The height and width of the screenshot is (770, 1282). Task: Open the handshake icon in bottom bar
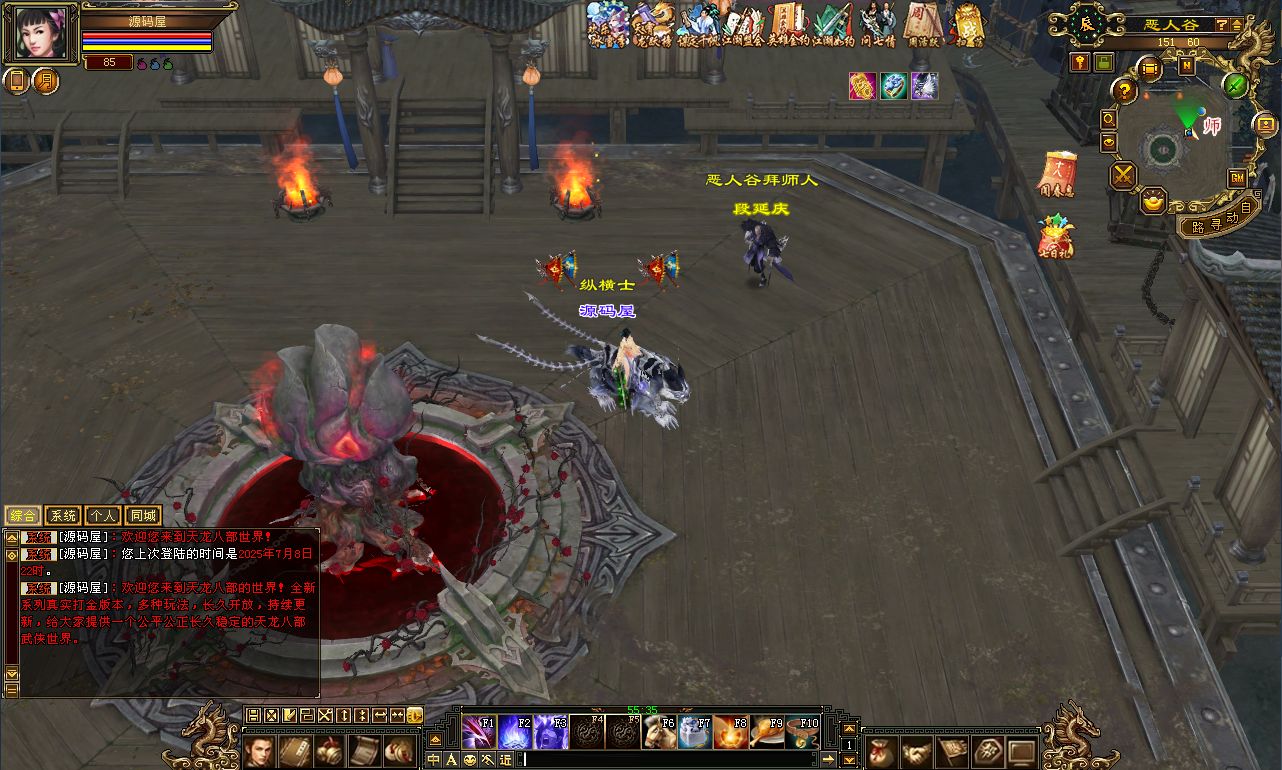tap(916, 752)
